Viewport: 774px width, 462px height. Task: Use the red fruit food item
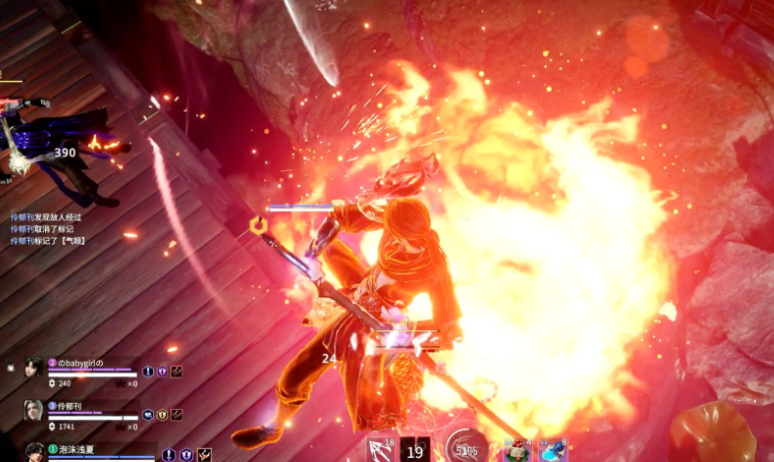[x=516, y=450]
